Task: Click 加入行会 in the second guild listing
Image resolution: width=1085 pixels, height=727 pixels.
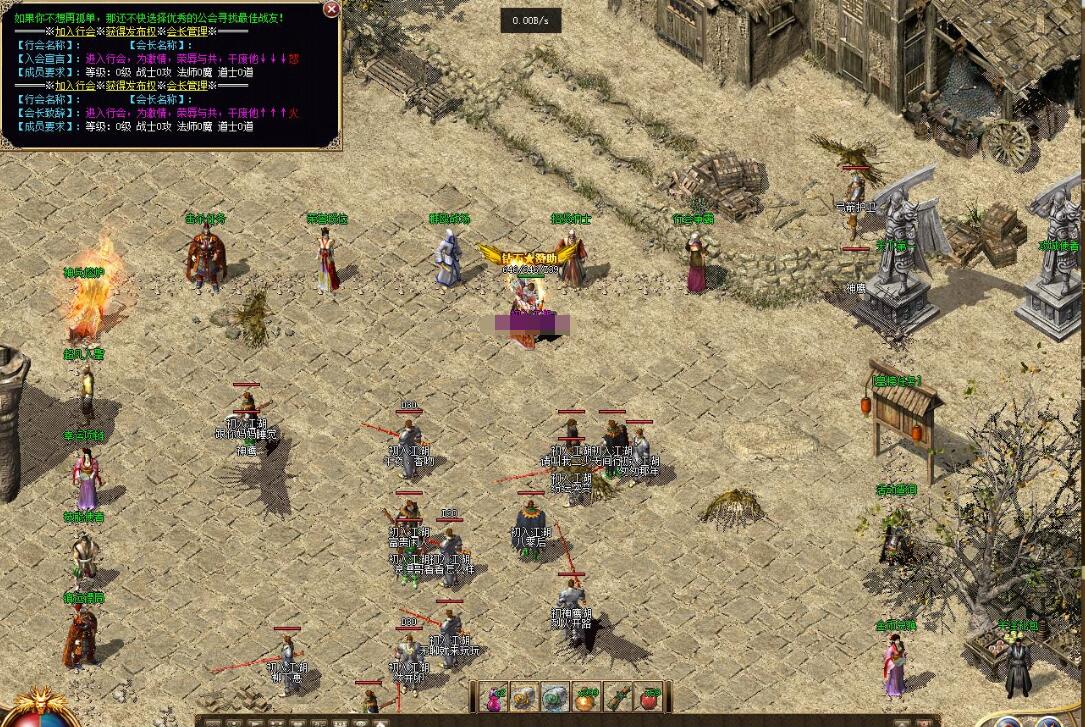Action: pyautogui.click(x=76, y=86)
